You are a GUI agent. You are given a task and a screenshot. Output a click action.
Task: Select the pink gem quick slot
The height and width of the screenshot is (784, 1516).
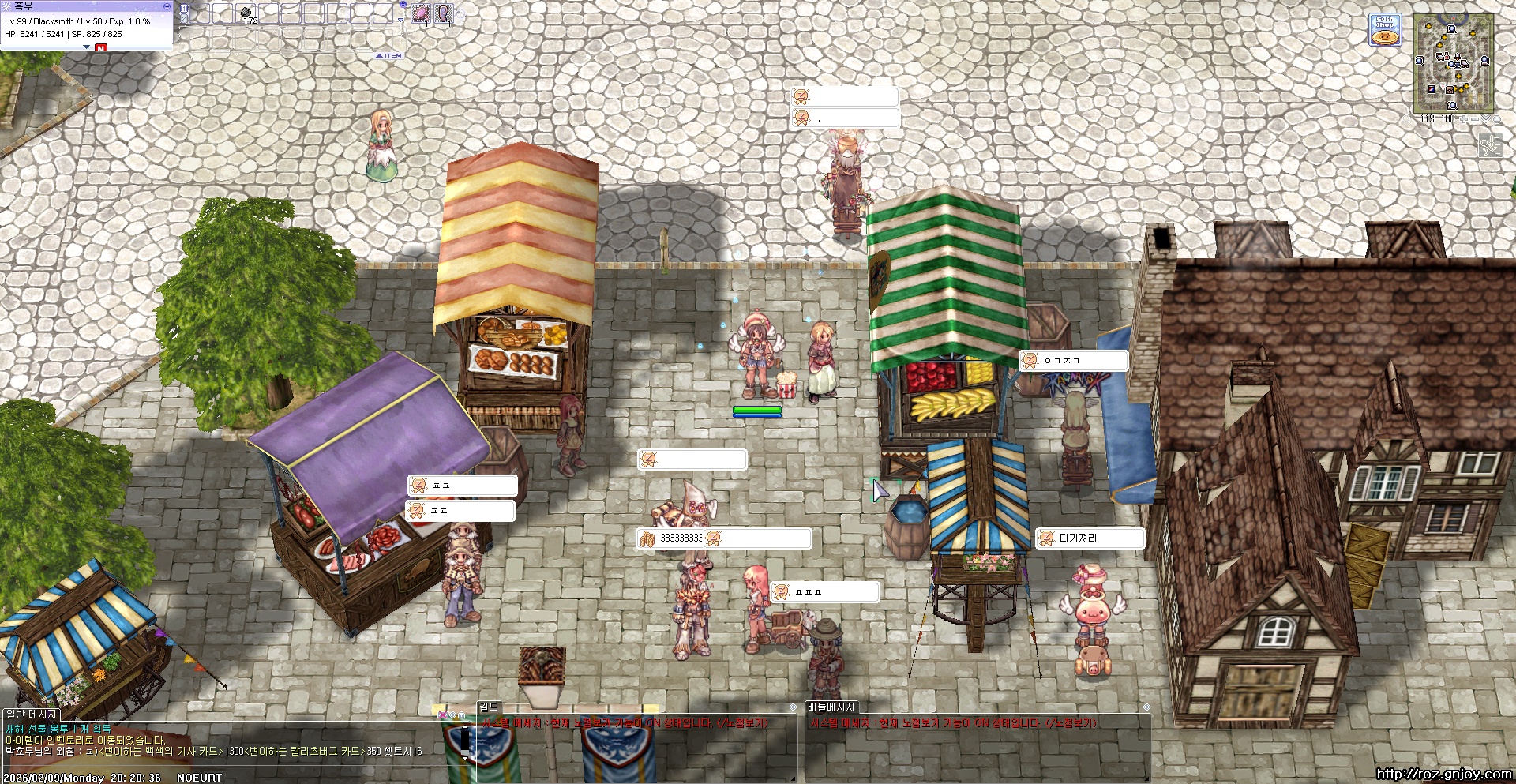pos(421,13)
